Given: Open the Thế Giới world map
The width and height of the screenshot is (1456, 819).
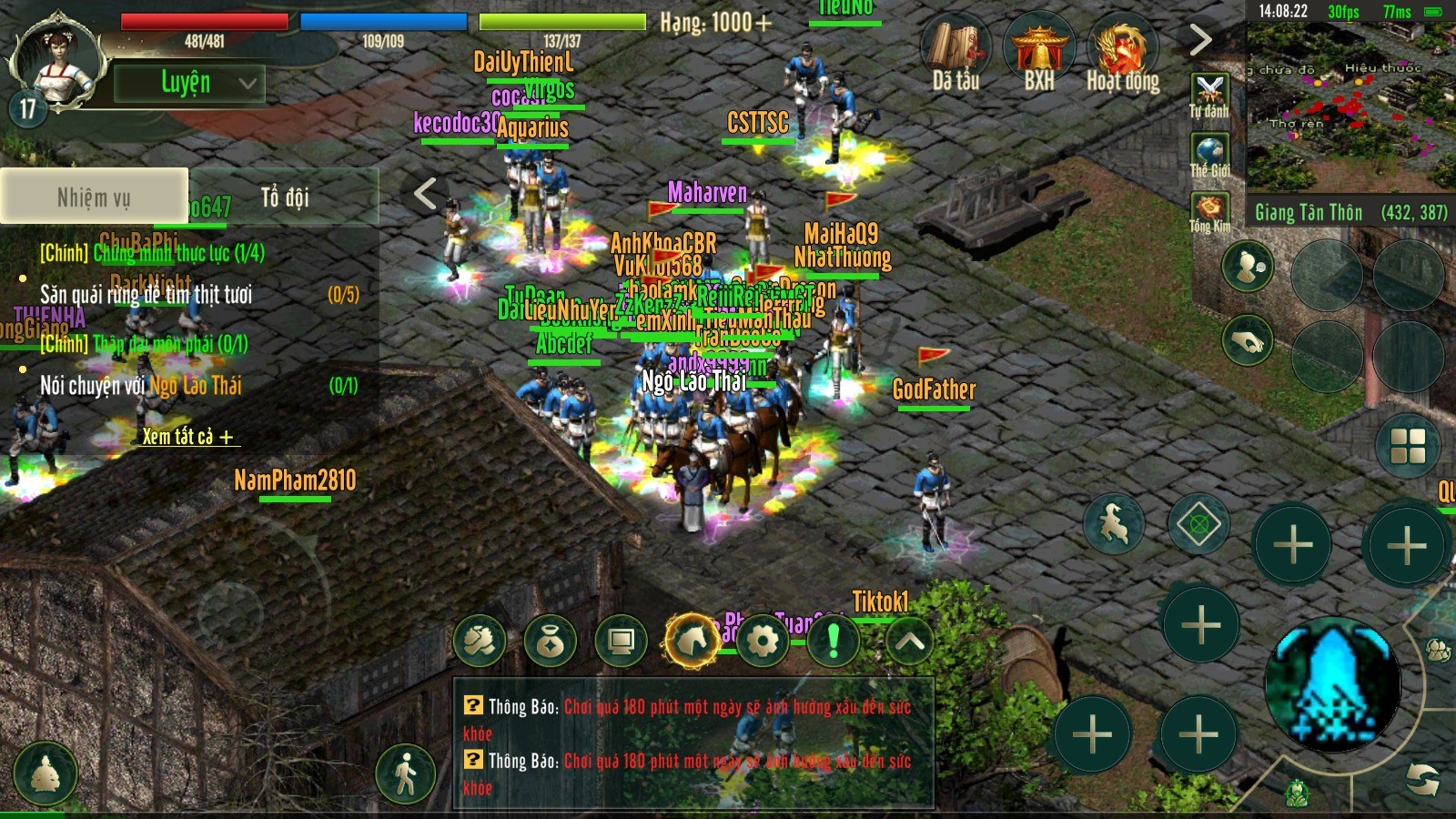Looking at the screenshot, I should point(1209,155).
